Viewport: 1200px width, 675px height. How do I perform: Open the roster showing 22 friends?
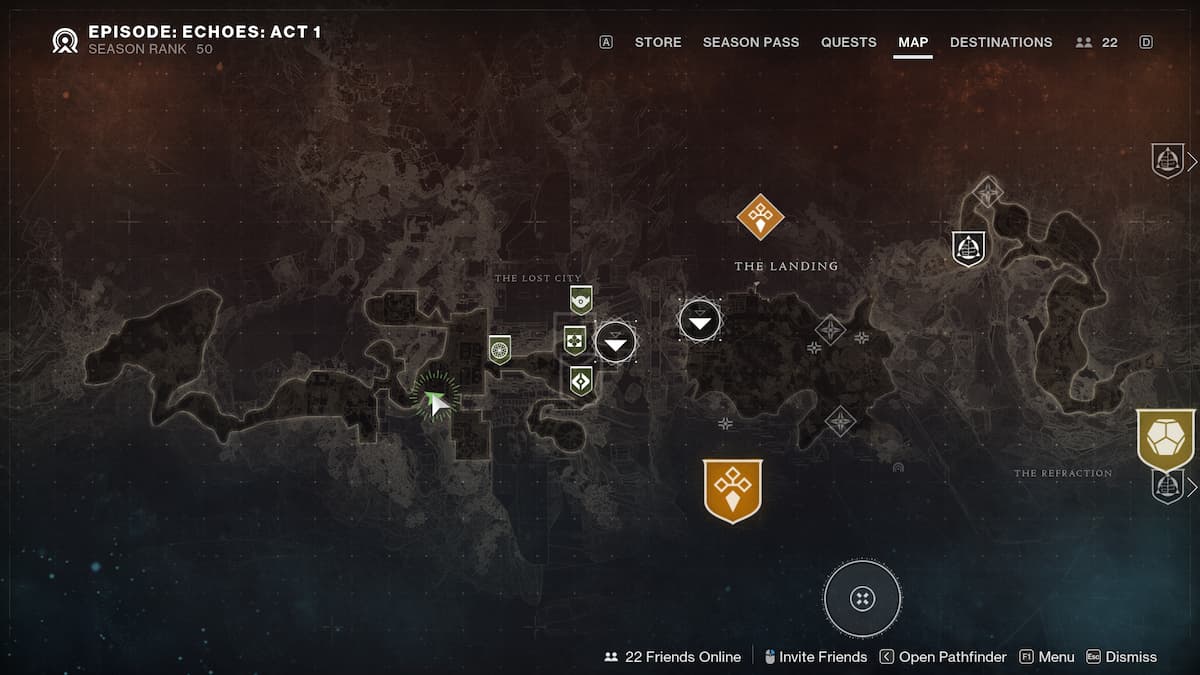coord(1096,42)
